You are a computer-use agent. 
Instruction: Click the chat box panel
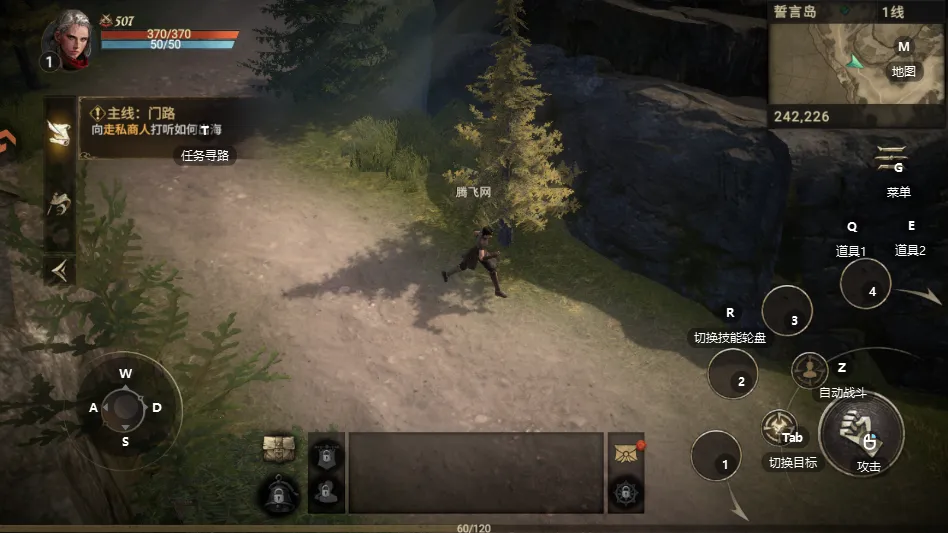(475, 472)
